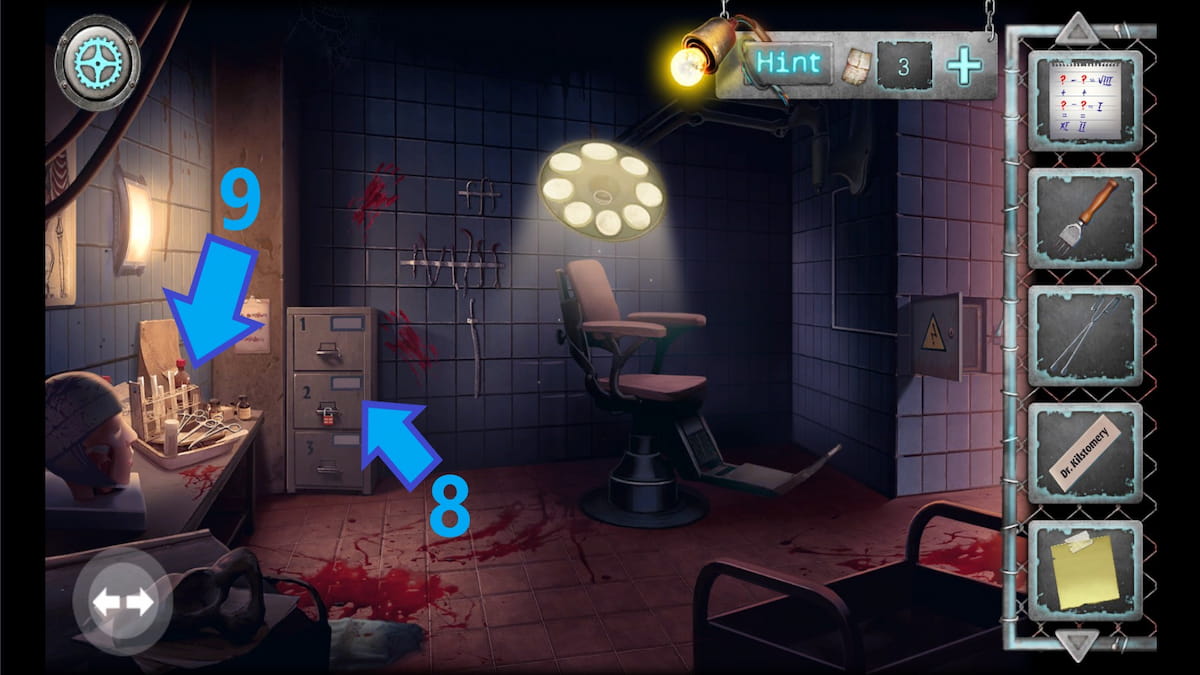Select the yellow sticky note item
Viewport: 1200px width, 675px height.
click(x=1085, y=570)
